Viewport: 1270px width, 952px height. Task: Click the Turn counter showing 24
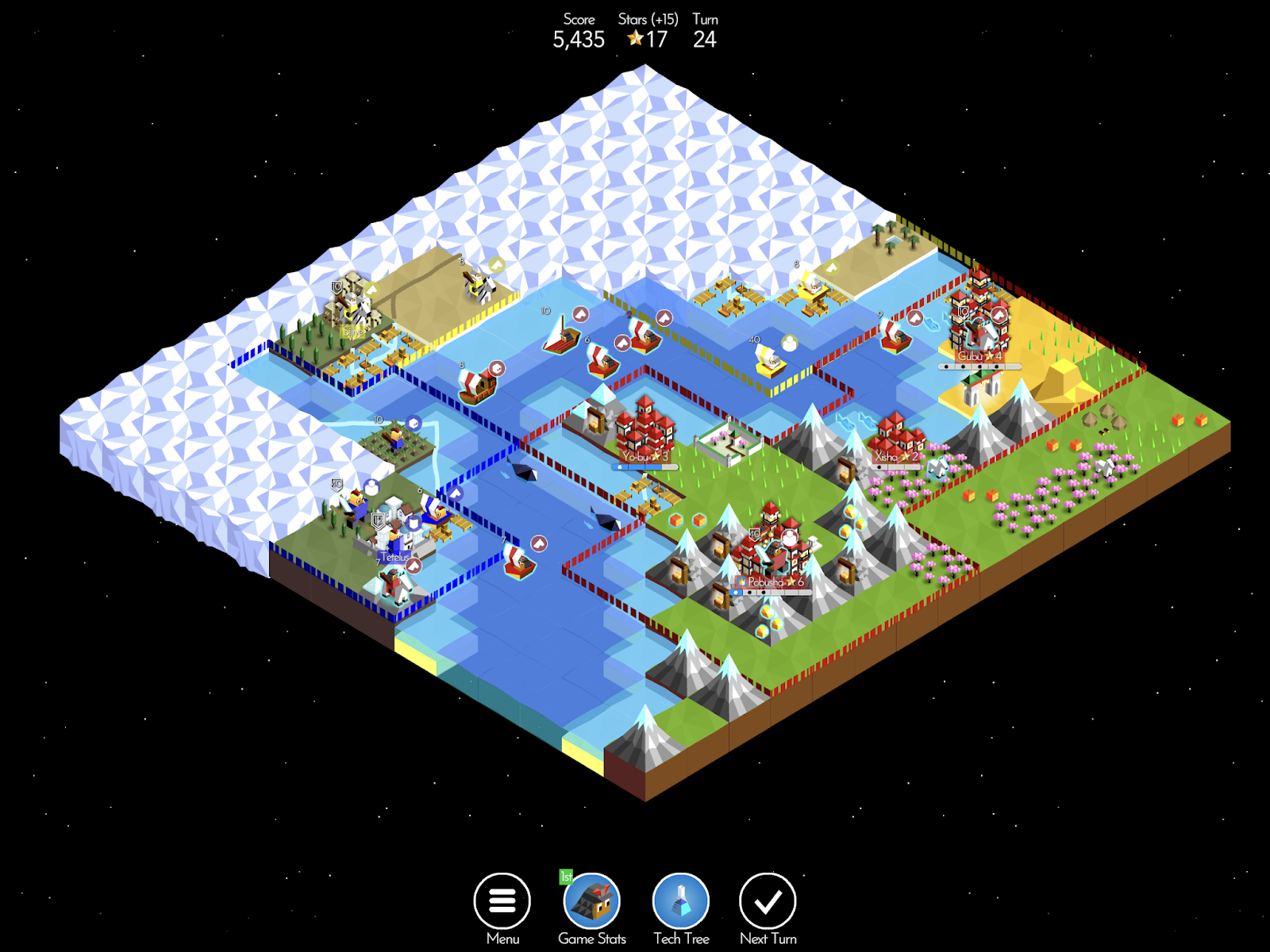[x=705, y=40]
